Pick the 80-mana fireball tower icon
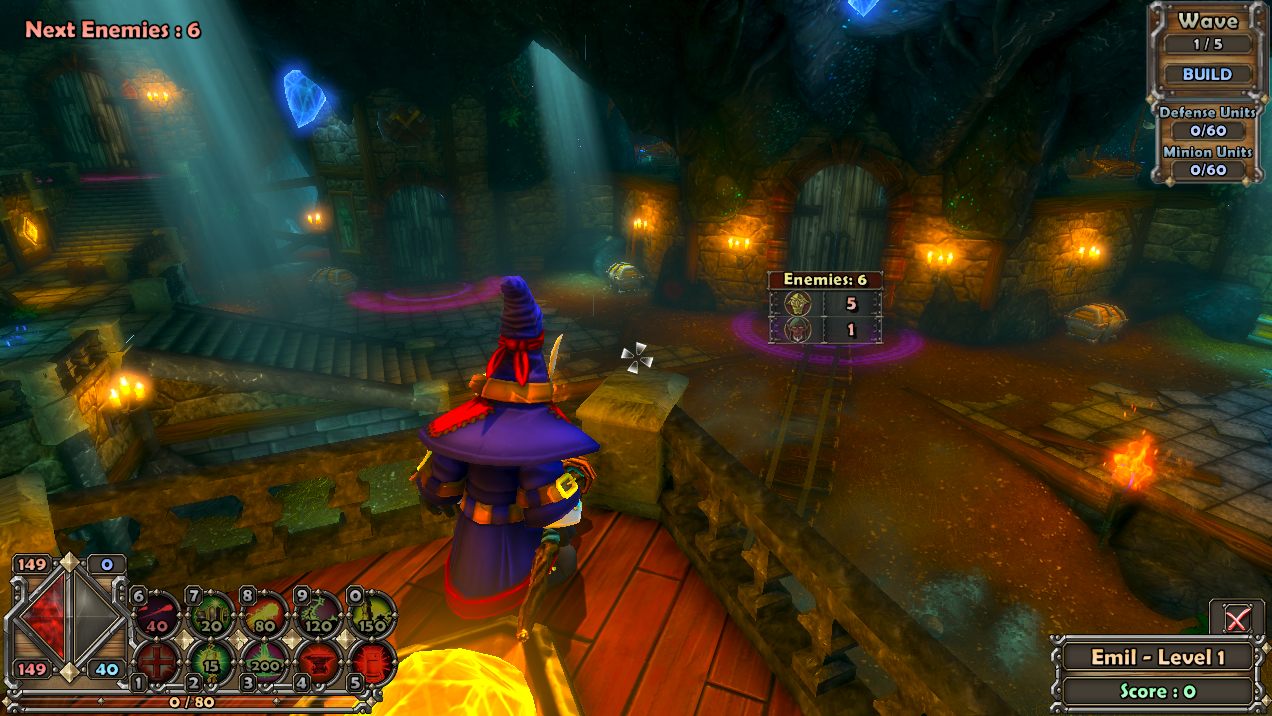Image resolution: width=1272 pixels, height=716 pixels. (266, 614)
